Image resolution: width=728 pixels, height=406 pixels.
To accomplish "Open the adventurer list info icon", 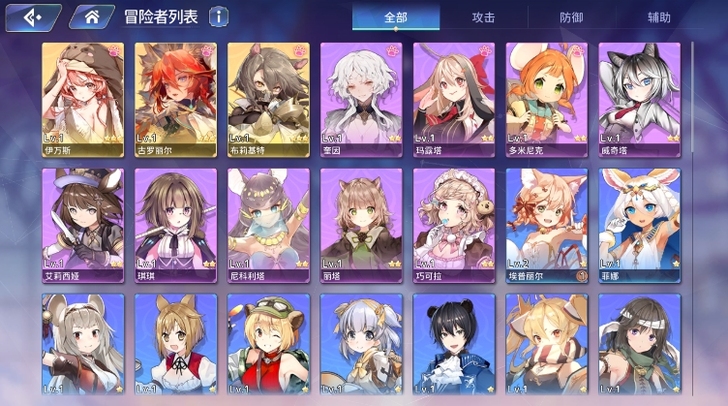I will (x=218, y=17).
